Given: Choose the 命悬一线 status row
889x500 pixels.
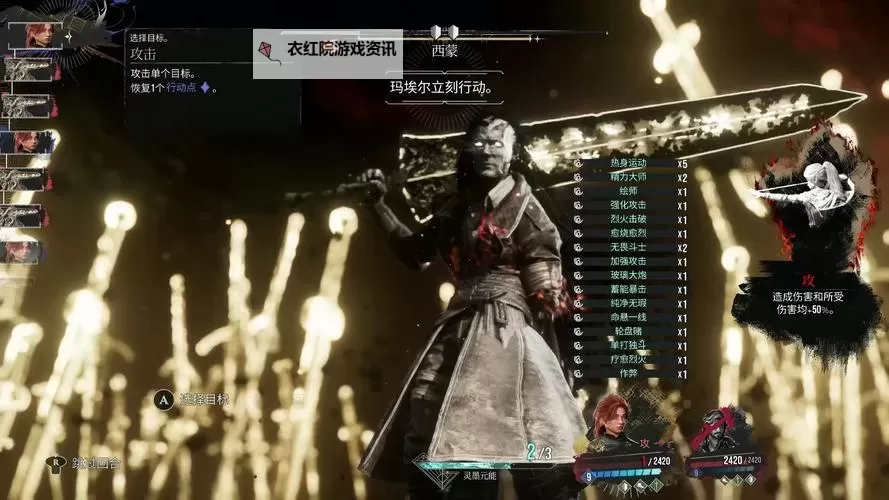Looking at the screenshot, I should click(x=628, y=317).
